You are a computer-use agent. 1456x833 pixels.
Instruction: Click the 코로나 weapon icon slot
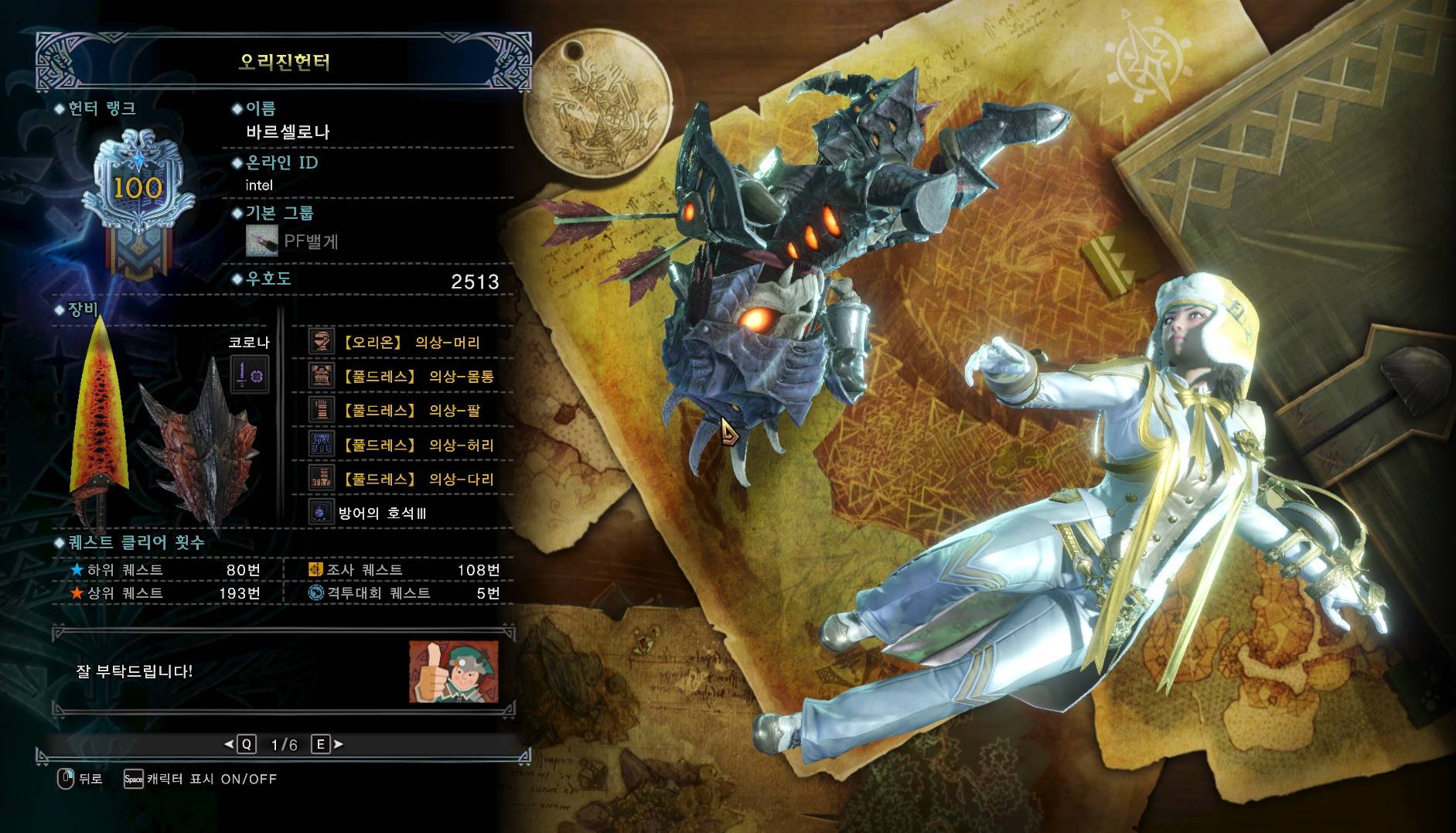[250, 375]
